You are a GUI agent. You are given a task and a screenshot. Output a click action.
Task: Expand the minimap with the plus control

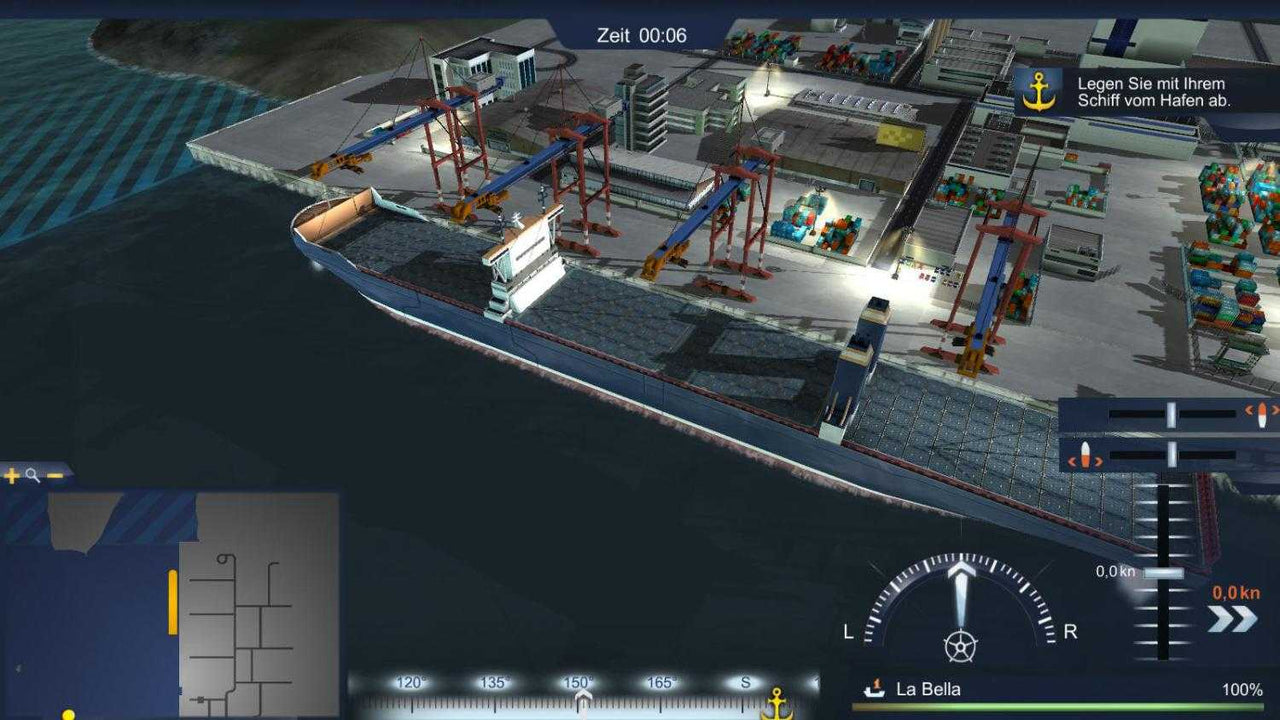click(x=11, y=476)
